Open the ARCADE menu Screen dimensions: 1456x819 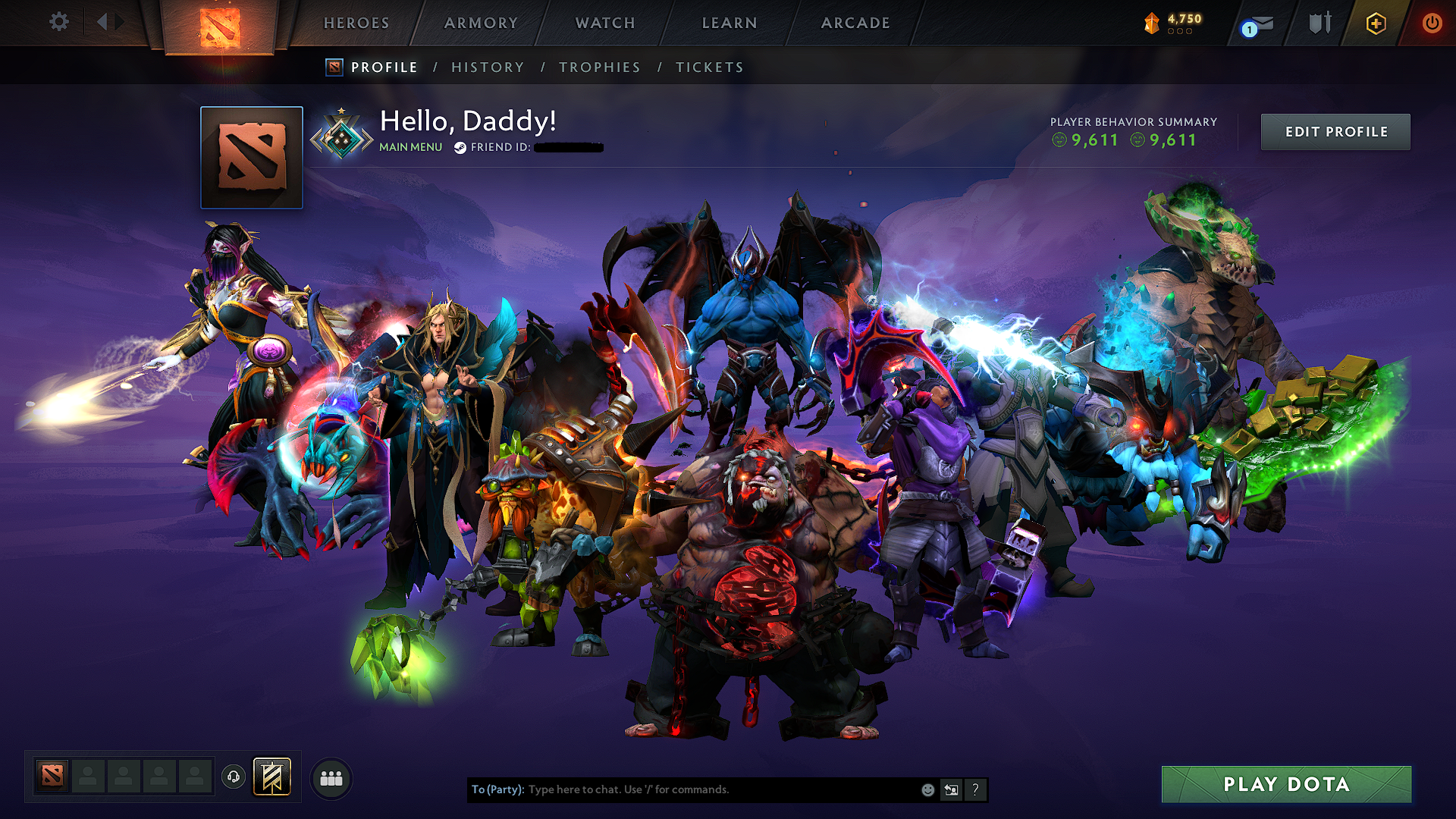[x=855, y=23]
